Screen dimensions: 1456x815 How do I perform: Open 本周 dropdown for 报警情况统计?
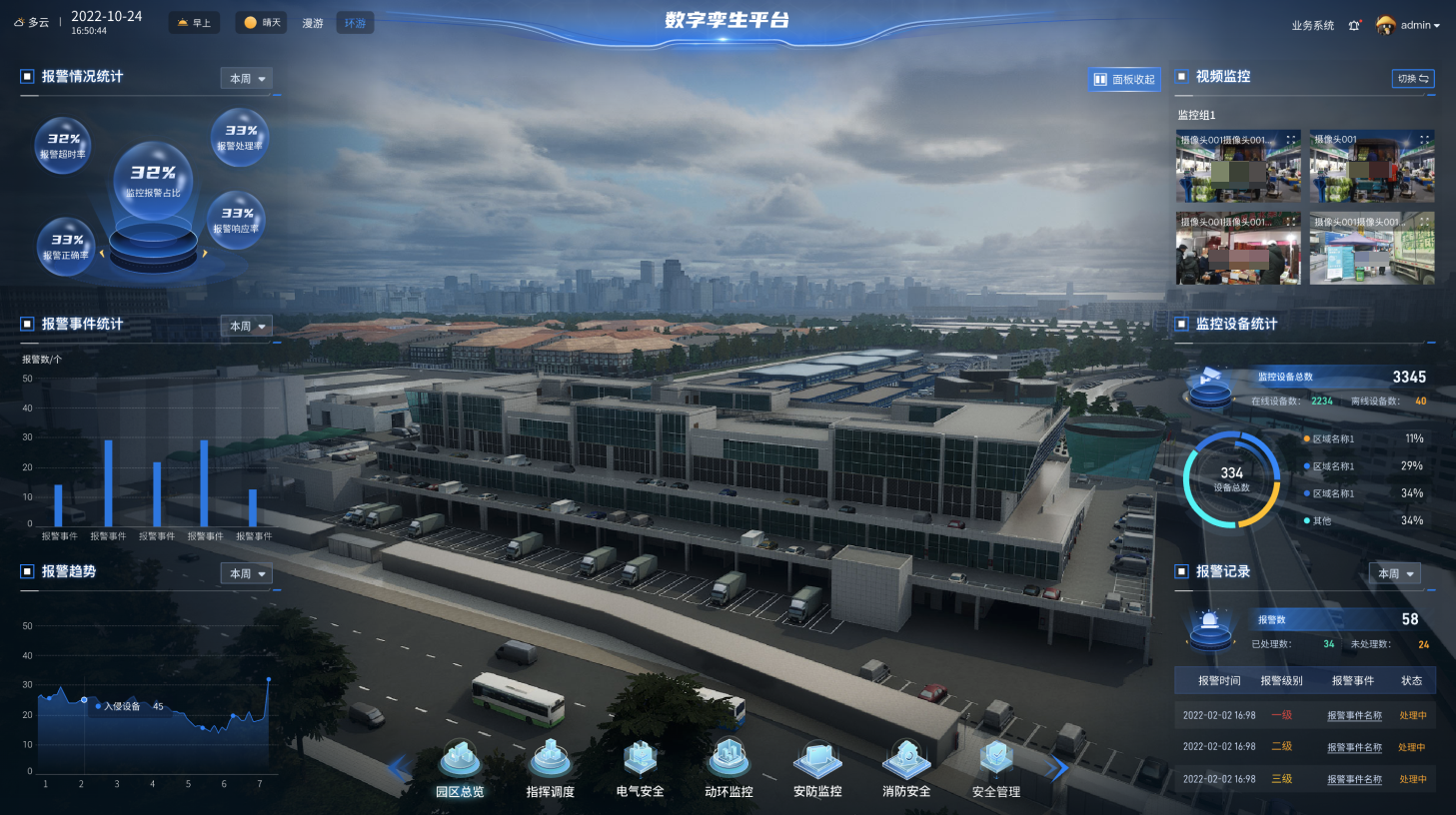point(247,78)
